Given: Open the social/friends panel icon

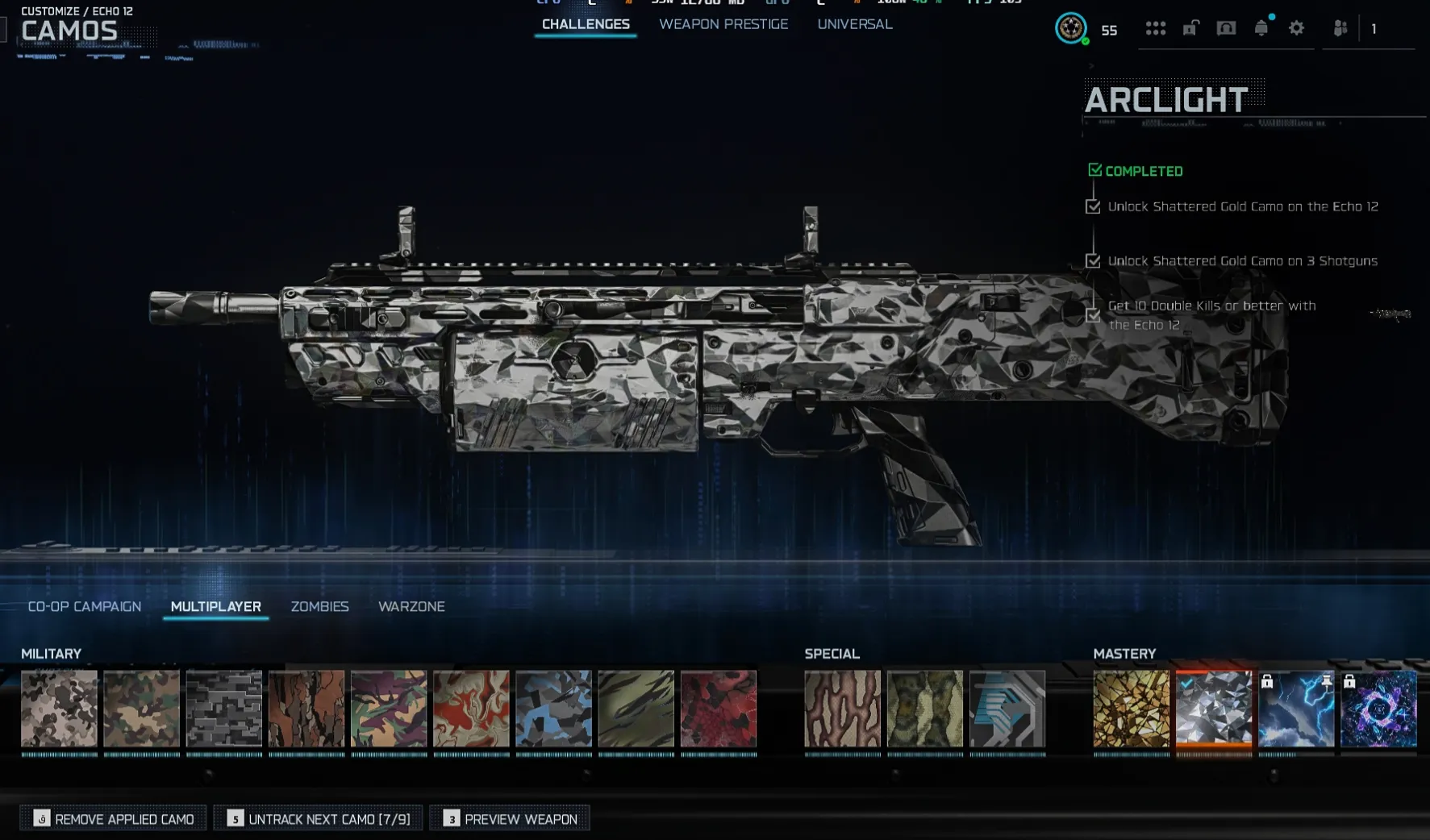Looking at the screenshot, I should point(1339,28).
